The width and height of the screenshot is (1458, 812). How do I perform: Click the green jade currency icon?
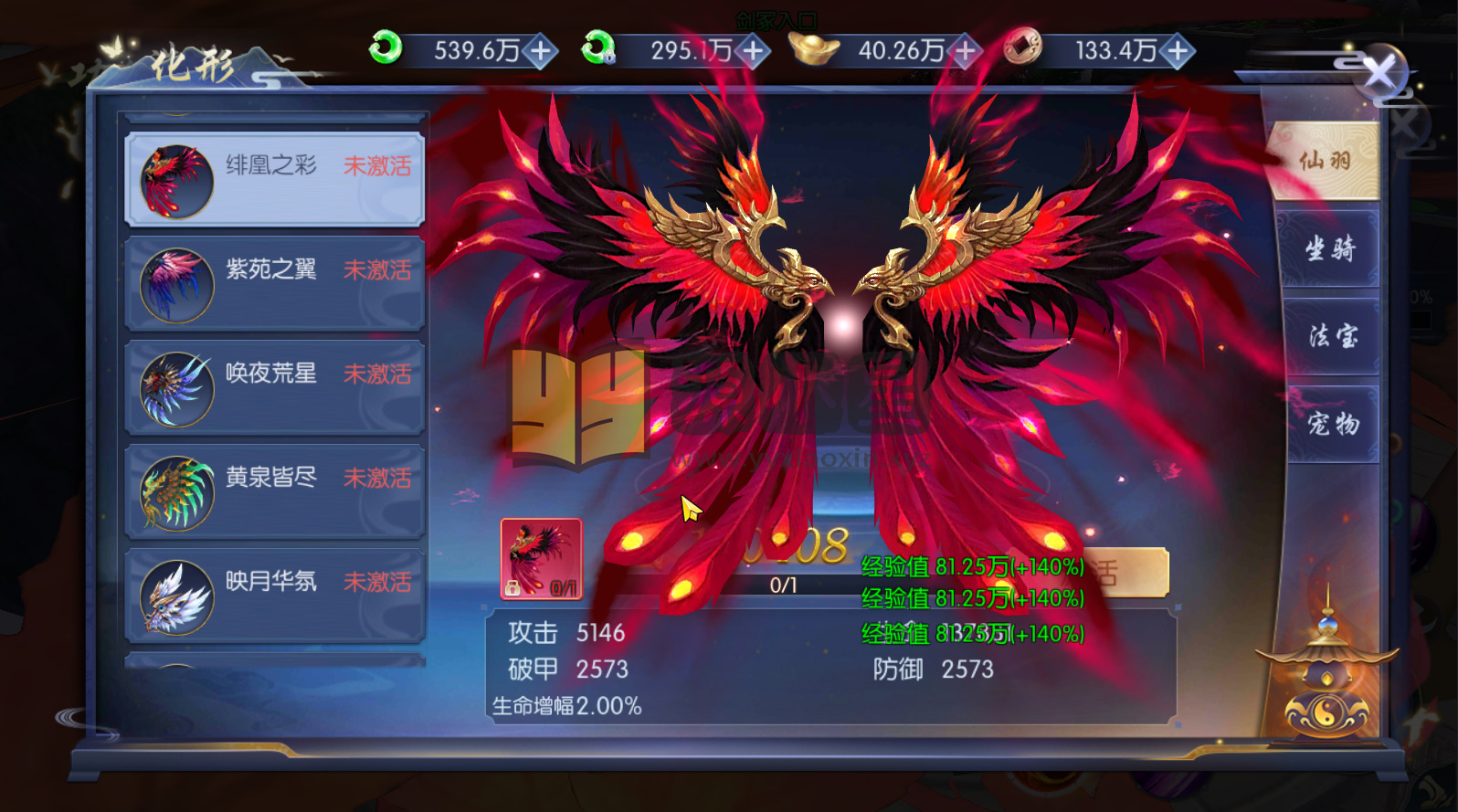coord(385,50)
